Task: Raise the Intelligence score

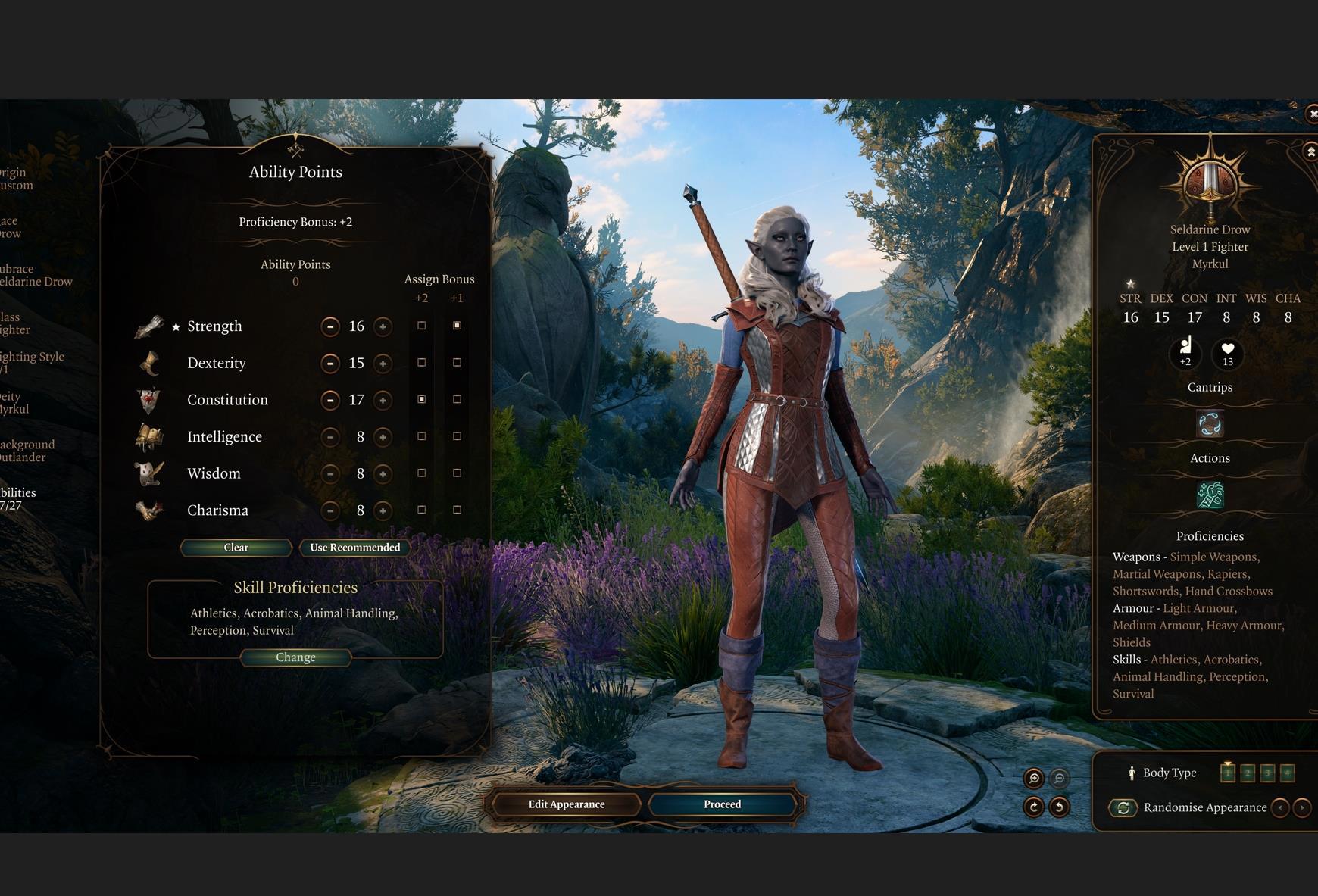Action: pyautogui.click(x=383, y=437)
